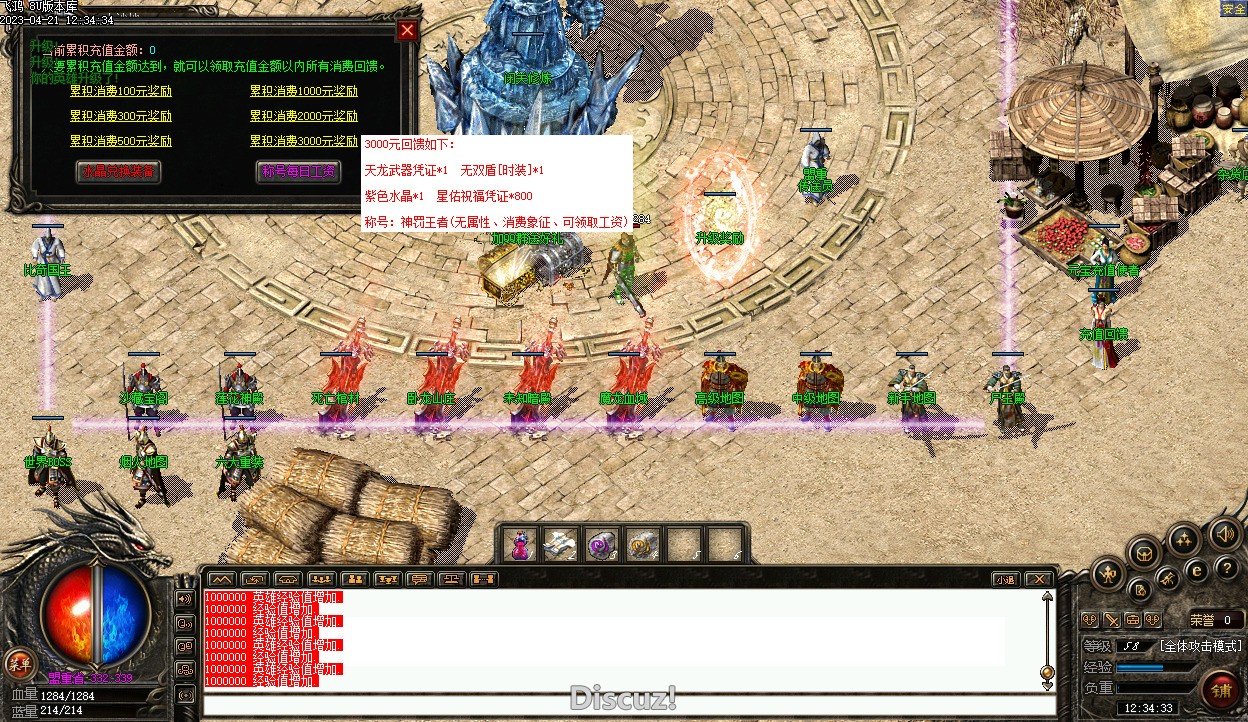Click the 水晶兑换装备 button

(118, 171)
